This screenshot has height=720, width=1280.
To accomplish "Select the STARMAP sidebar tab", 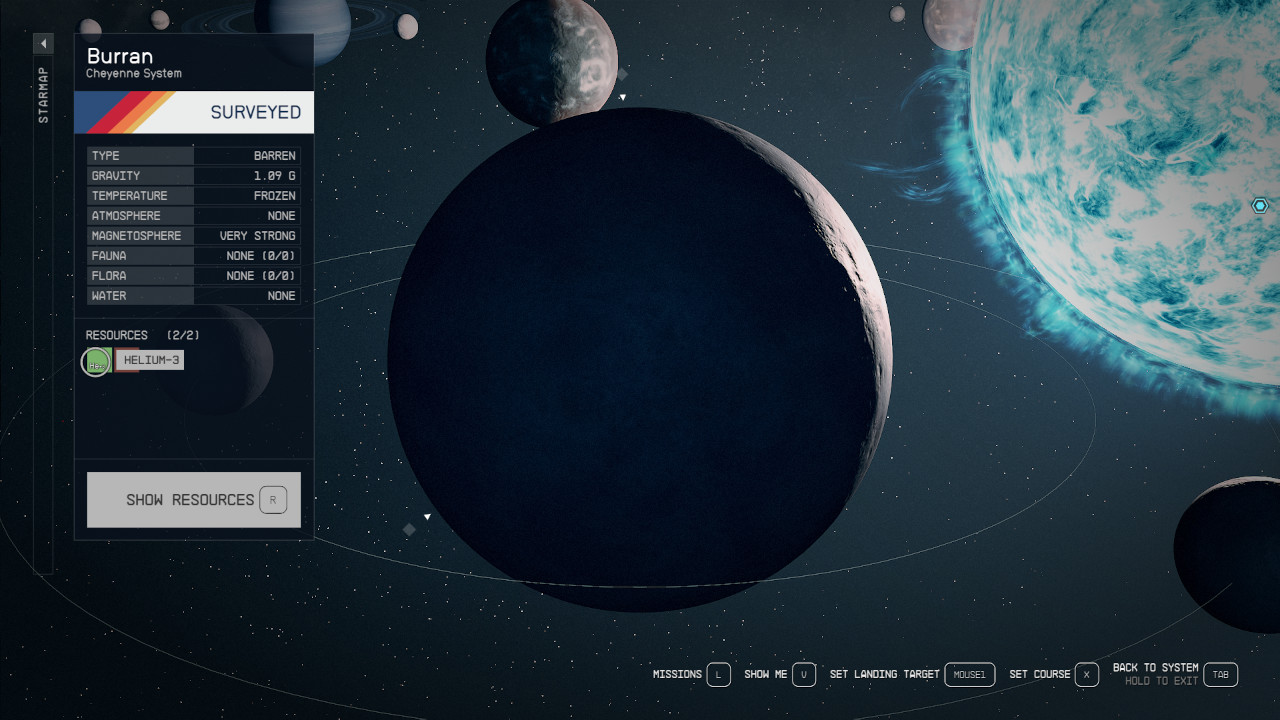I will tap(42, 92).
